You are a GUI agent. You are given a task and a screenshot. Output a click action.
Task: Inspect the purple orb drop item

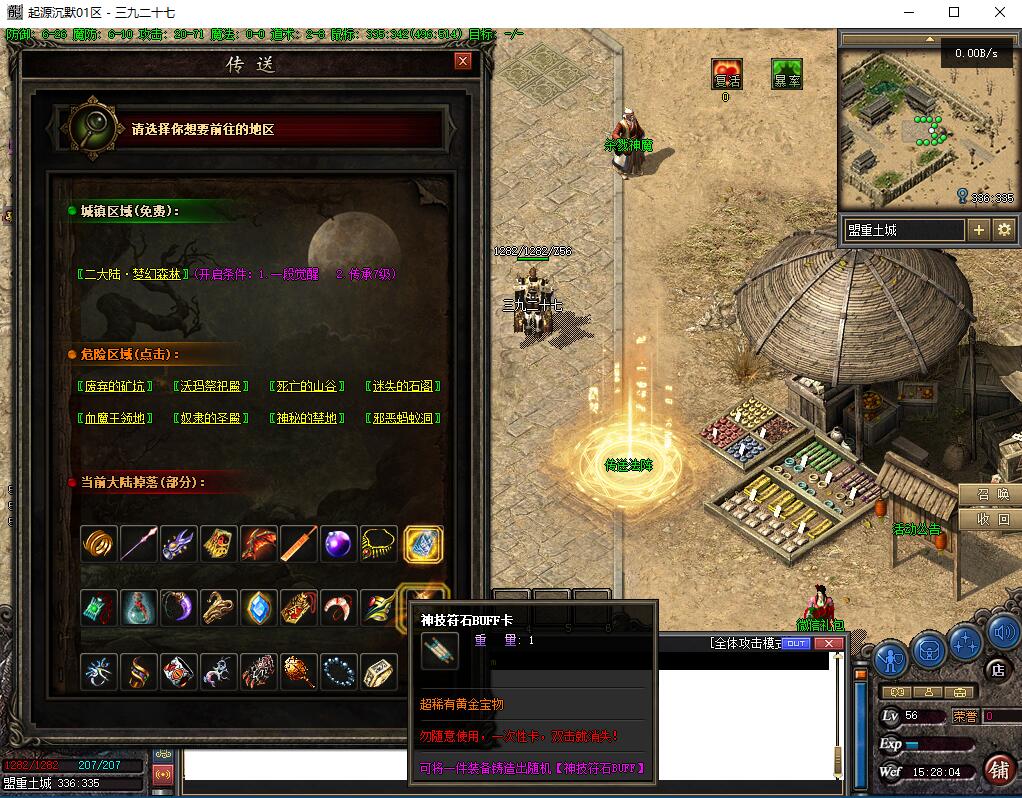pyautogui.click(x=339, y=544)
